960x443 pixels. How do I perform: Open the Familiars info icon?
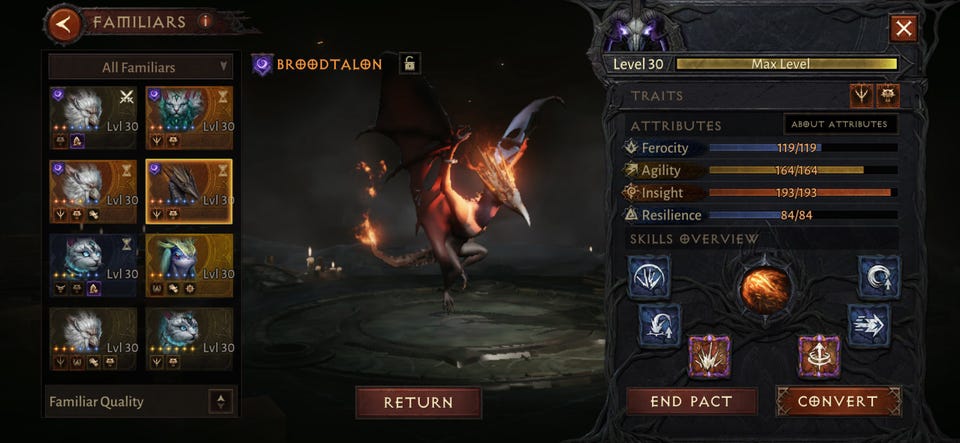pyautogui.click(x=205, y=20)
